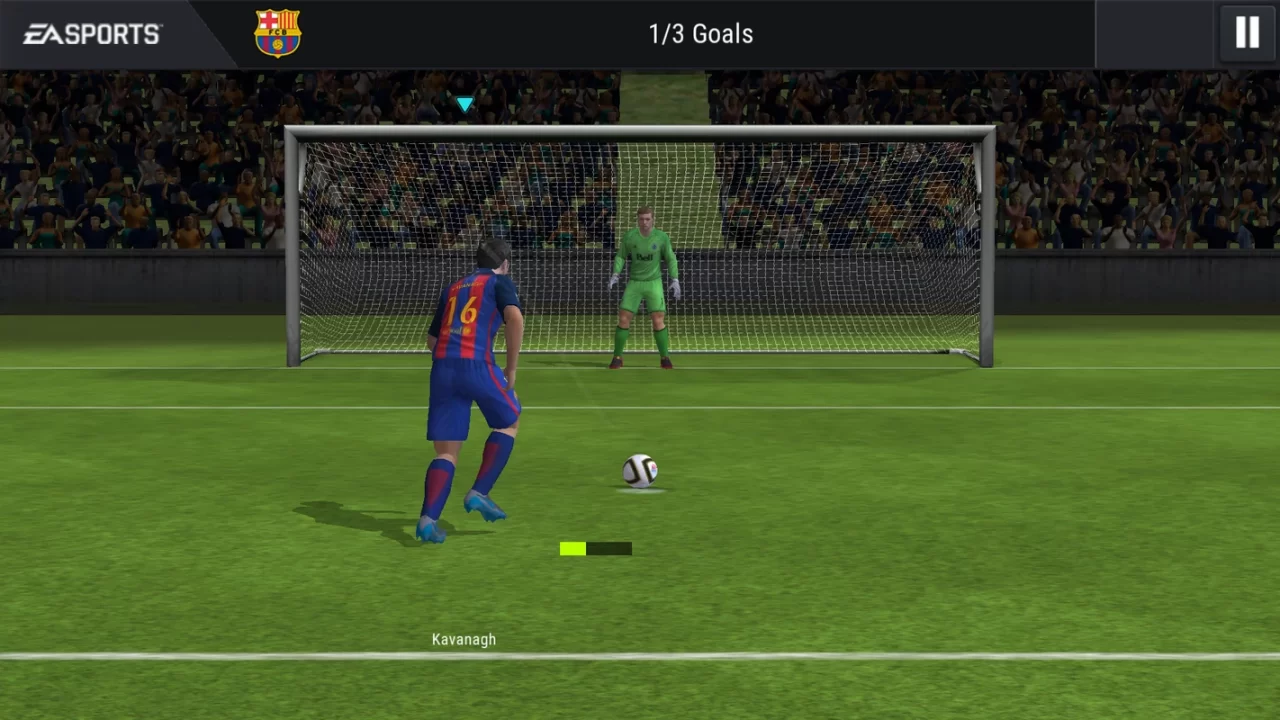Tap the penalty spot marker under the ball

[x=640, y=490]
